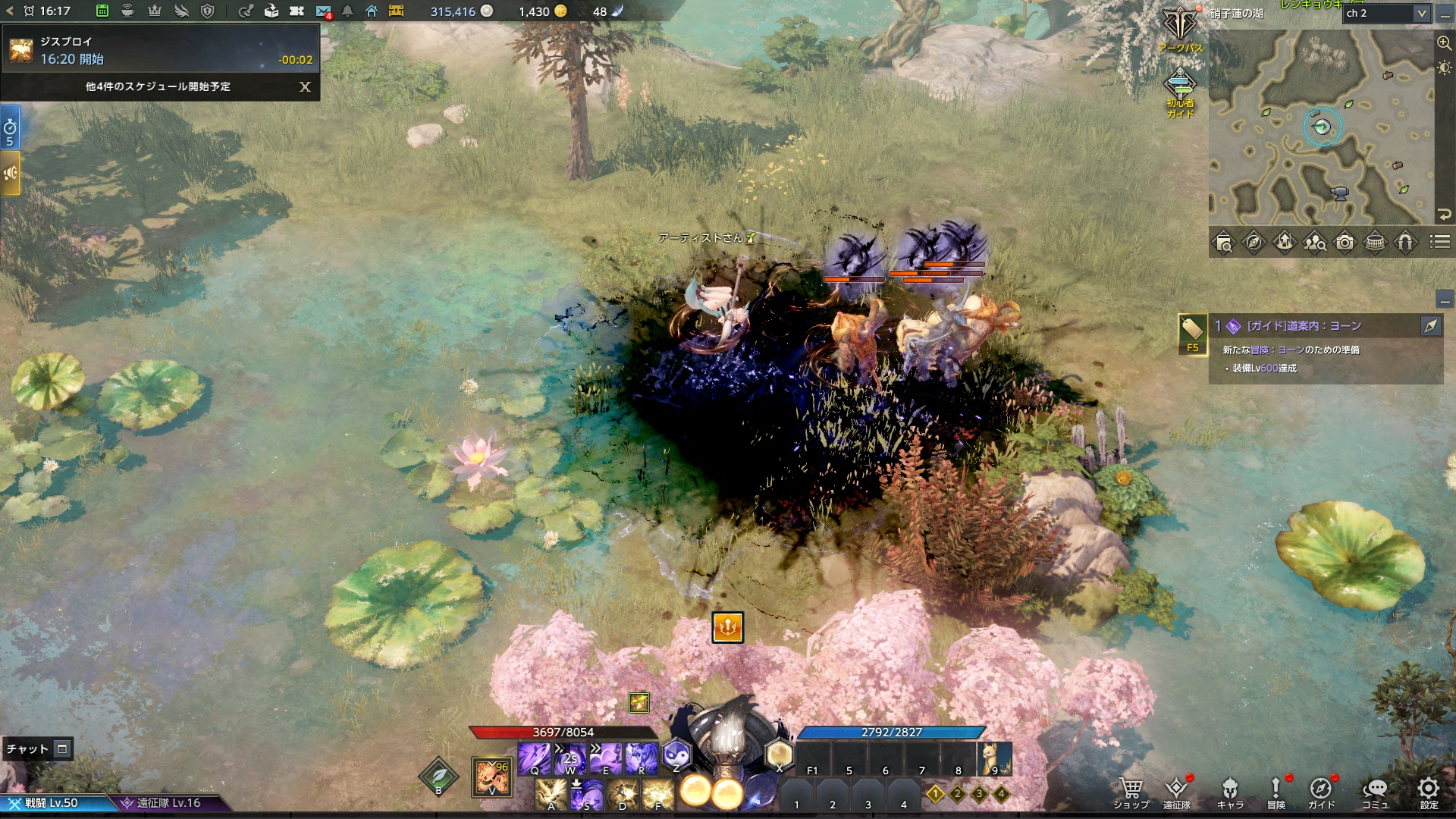
Task: Open the channel dropdown showing ch 2
Action: (x=1387, y=13)
